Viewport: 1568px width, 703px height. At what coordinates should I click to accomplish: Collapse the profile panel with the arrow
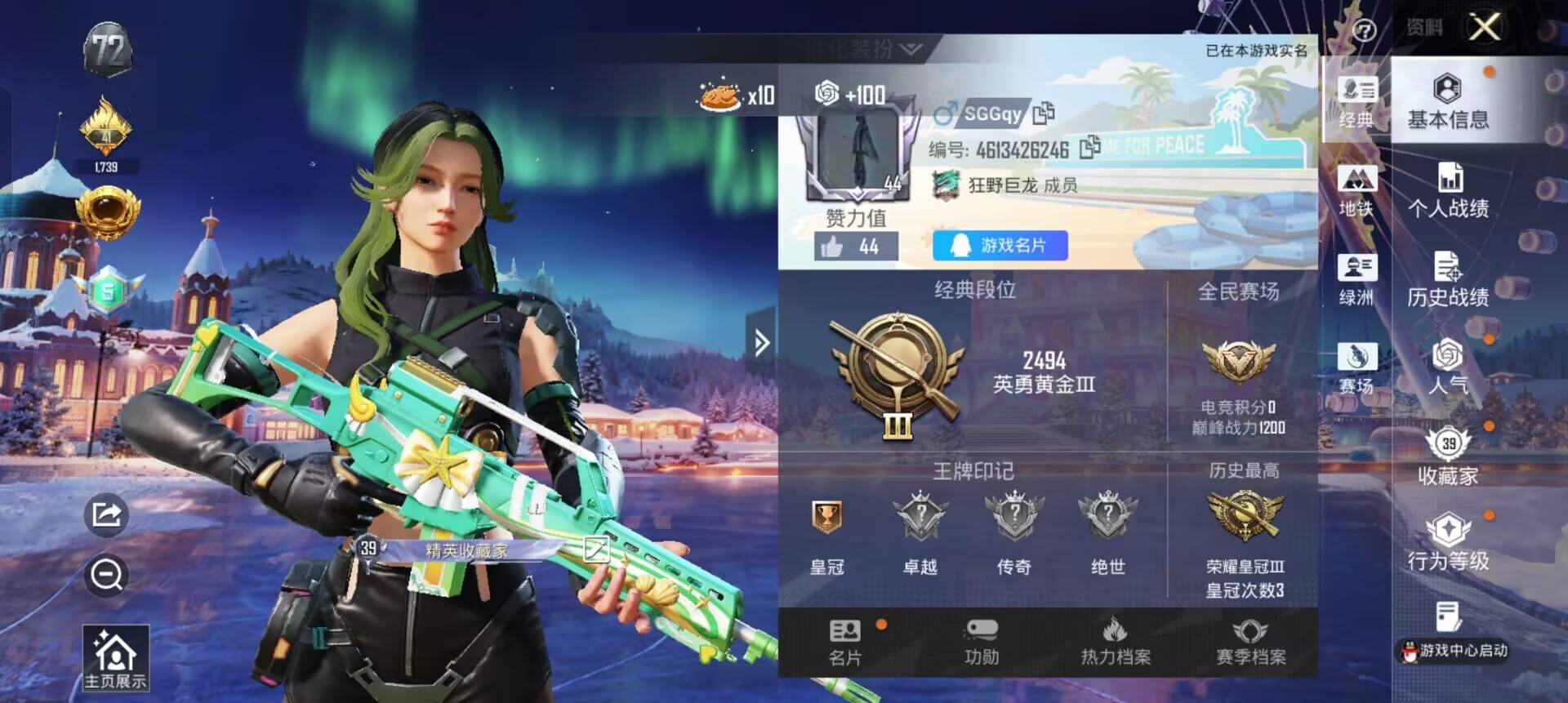tap(759, 343)
